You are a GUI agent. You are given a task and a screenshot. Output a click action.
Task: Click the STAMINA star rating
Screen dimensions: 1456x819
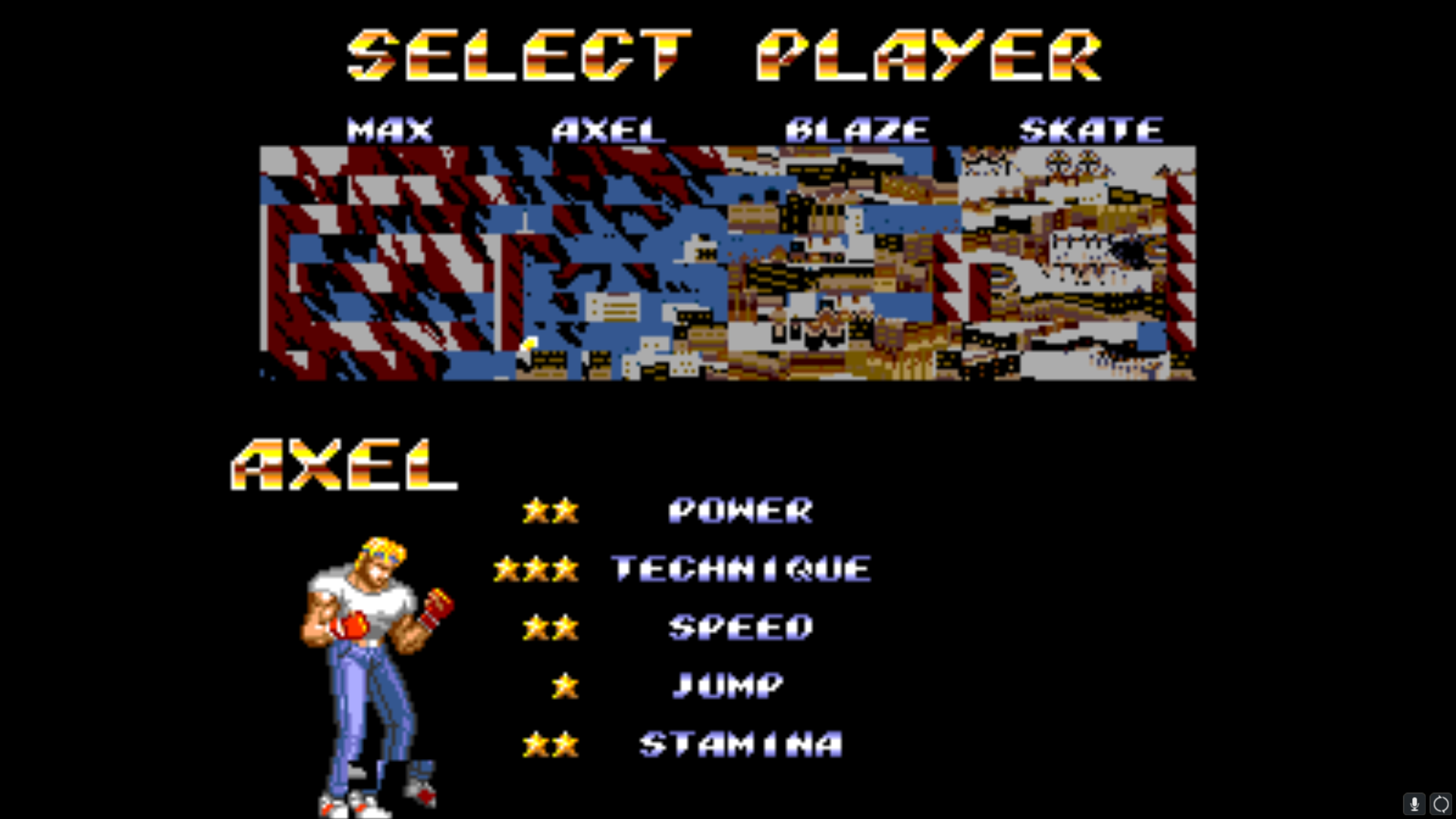[x=551, y=745]
